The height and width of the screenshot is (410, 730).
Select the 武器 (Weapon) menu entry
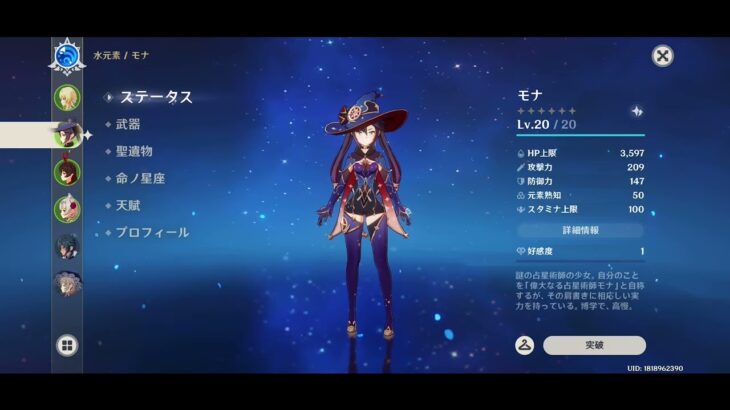pos(128,124)
